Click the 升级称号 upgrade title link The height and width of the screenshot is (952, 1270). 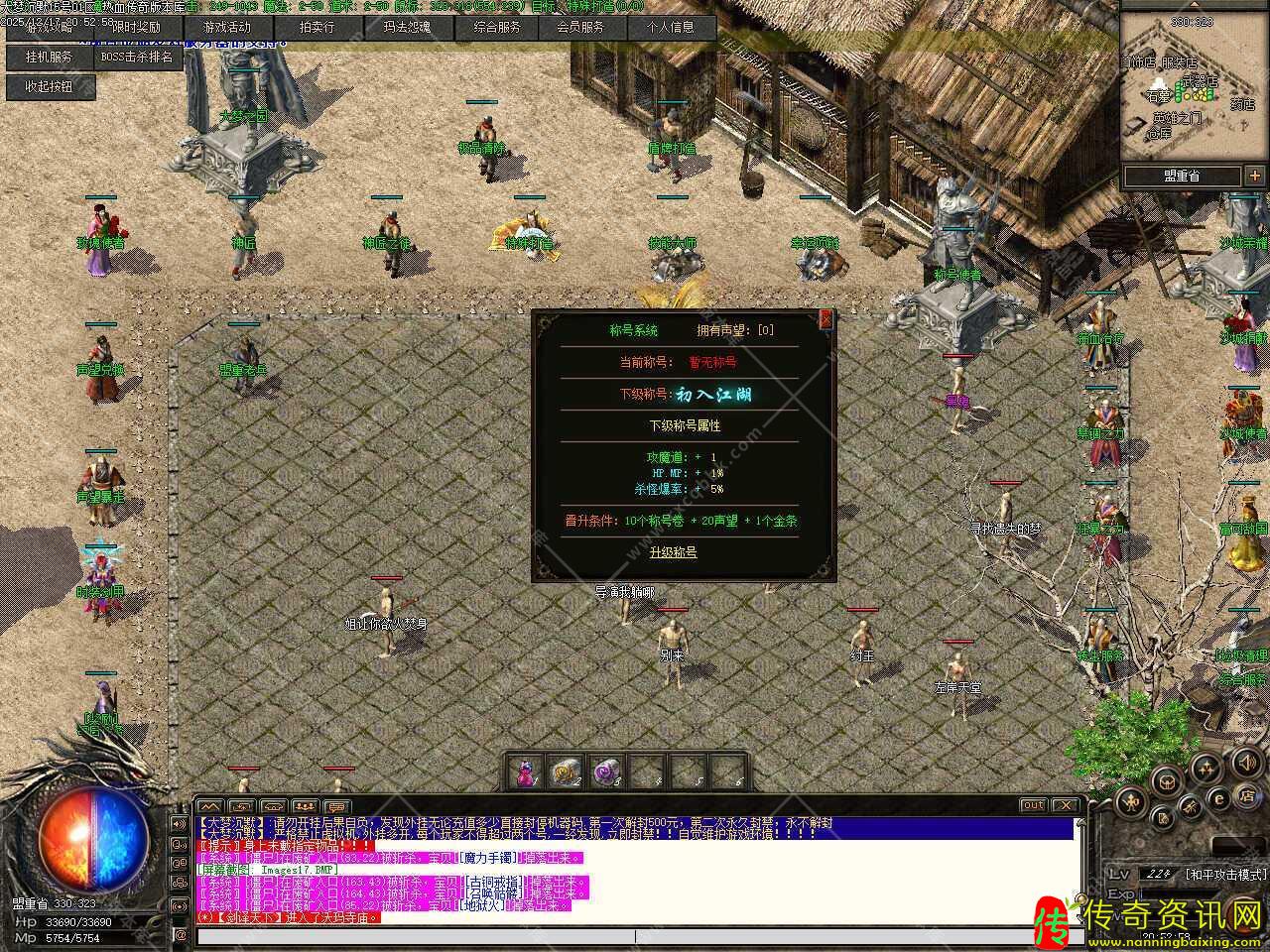click(673, 552)
